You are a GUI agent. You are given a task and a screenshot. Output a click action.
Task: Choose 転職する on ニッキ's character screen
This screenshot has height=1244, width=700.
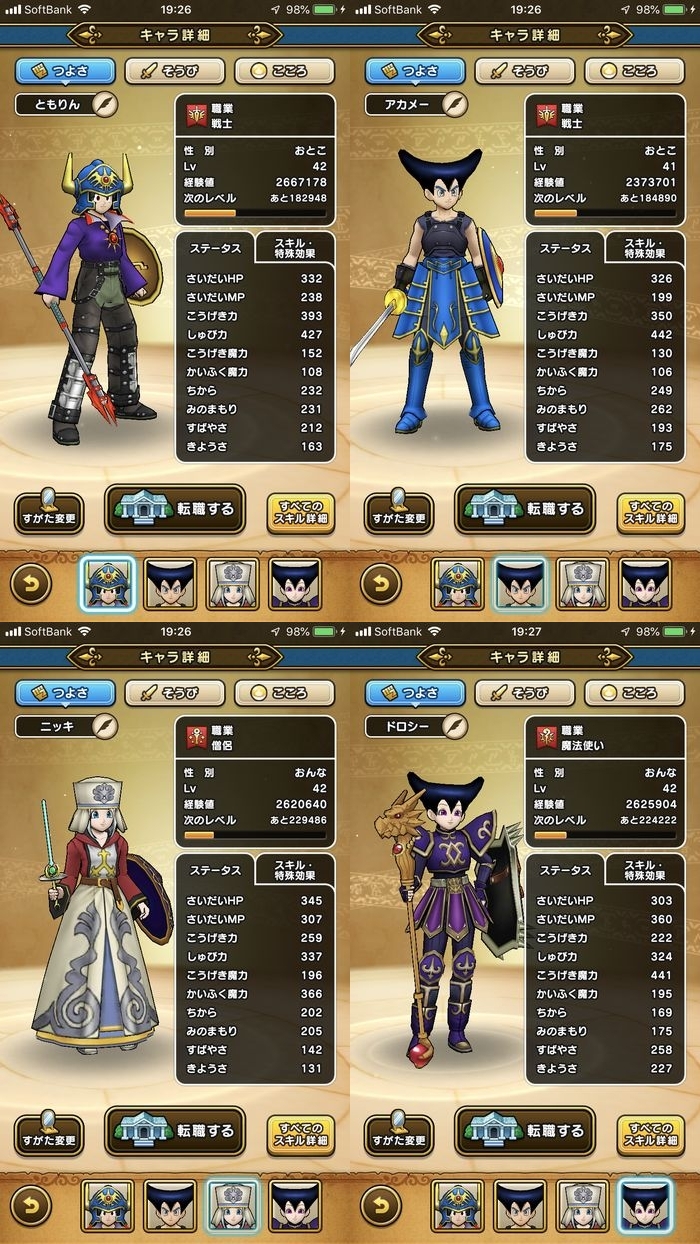tap(175, 1131)
